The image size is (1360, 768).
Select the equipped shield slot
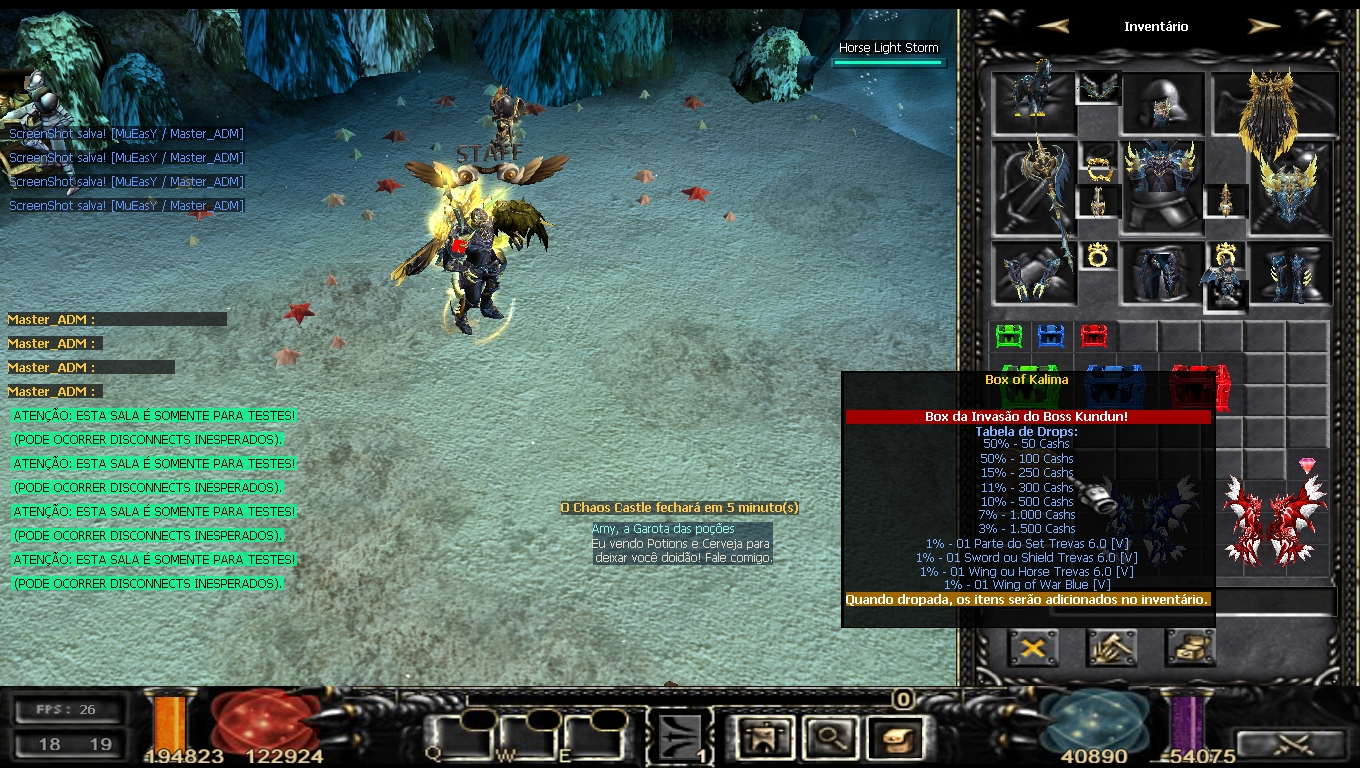click(1290, 188)
